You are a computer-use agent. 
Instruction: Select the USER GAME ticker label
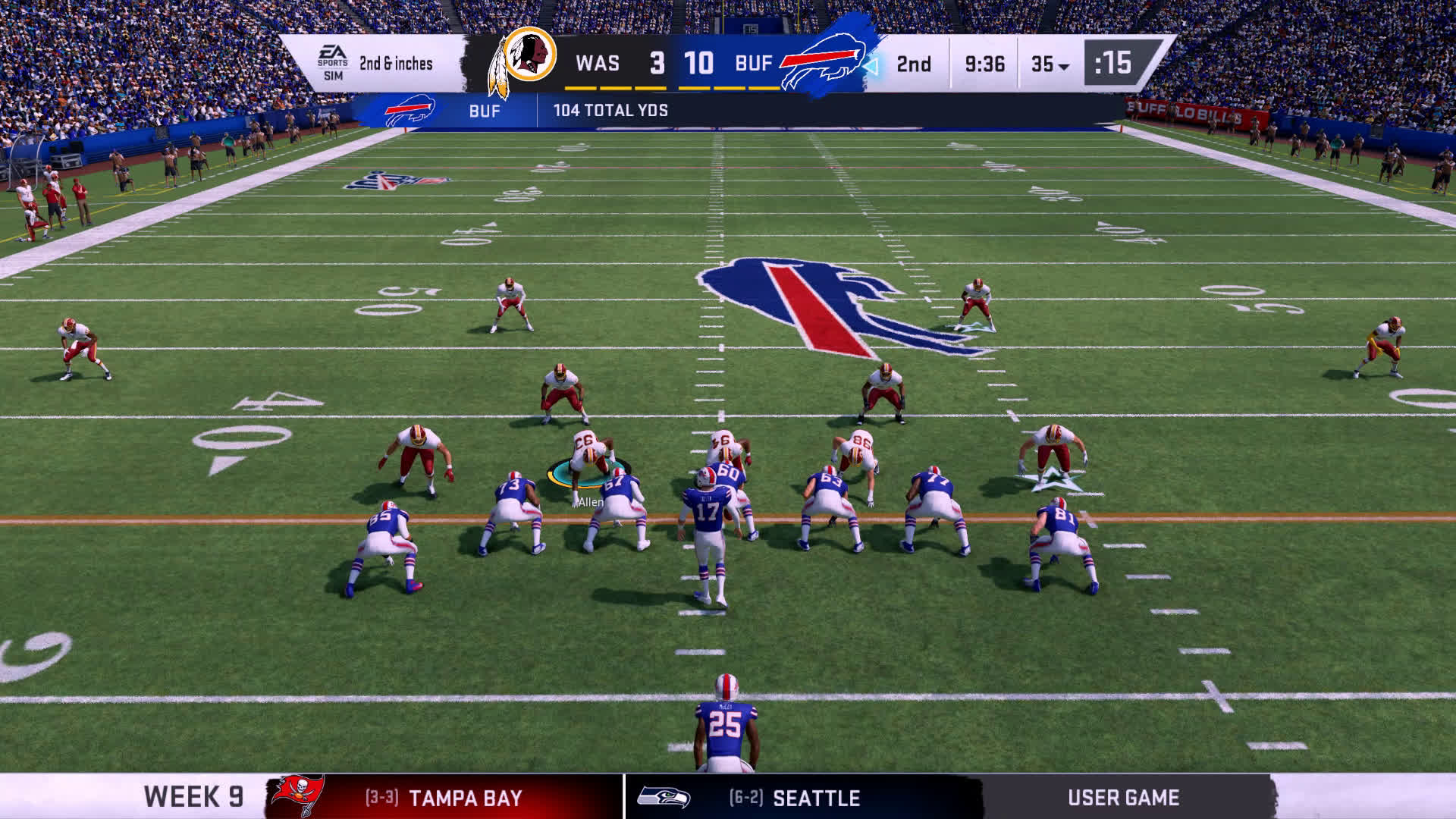1123,798
